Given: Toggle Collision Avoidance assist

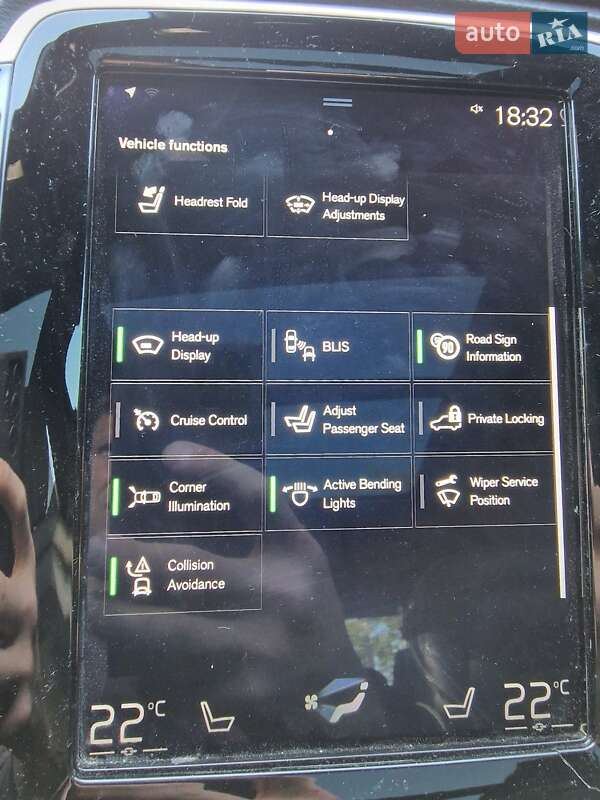Looking at the screenshot, I should click(183, 574).
